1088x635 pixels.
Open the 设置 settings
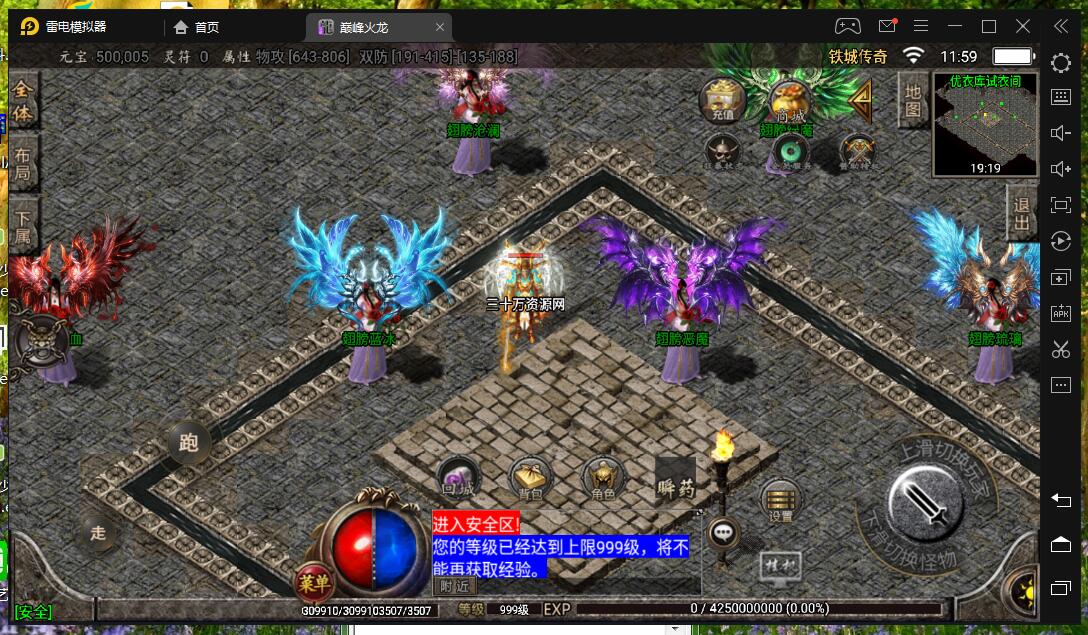pyautogui.click(x=780, y=500)
